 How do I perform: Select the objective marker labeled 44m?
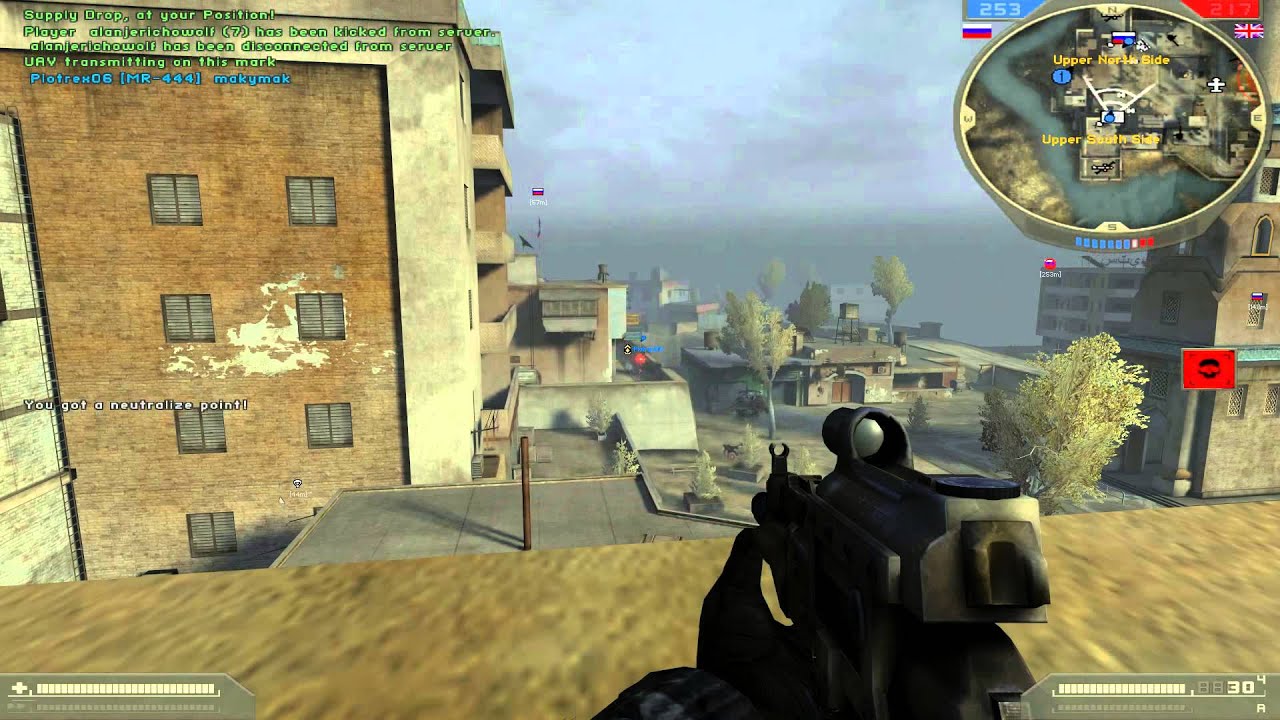tap(295, 480)
